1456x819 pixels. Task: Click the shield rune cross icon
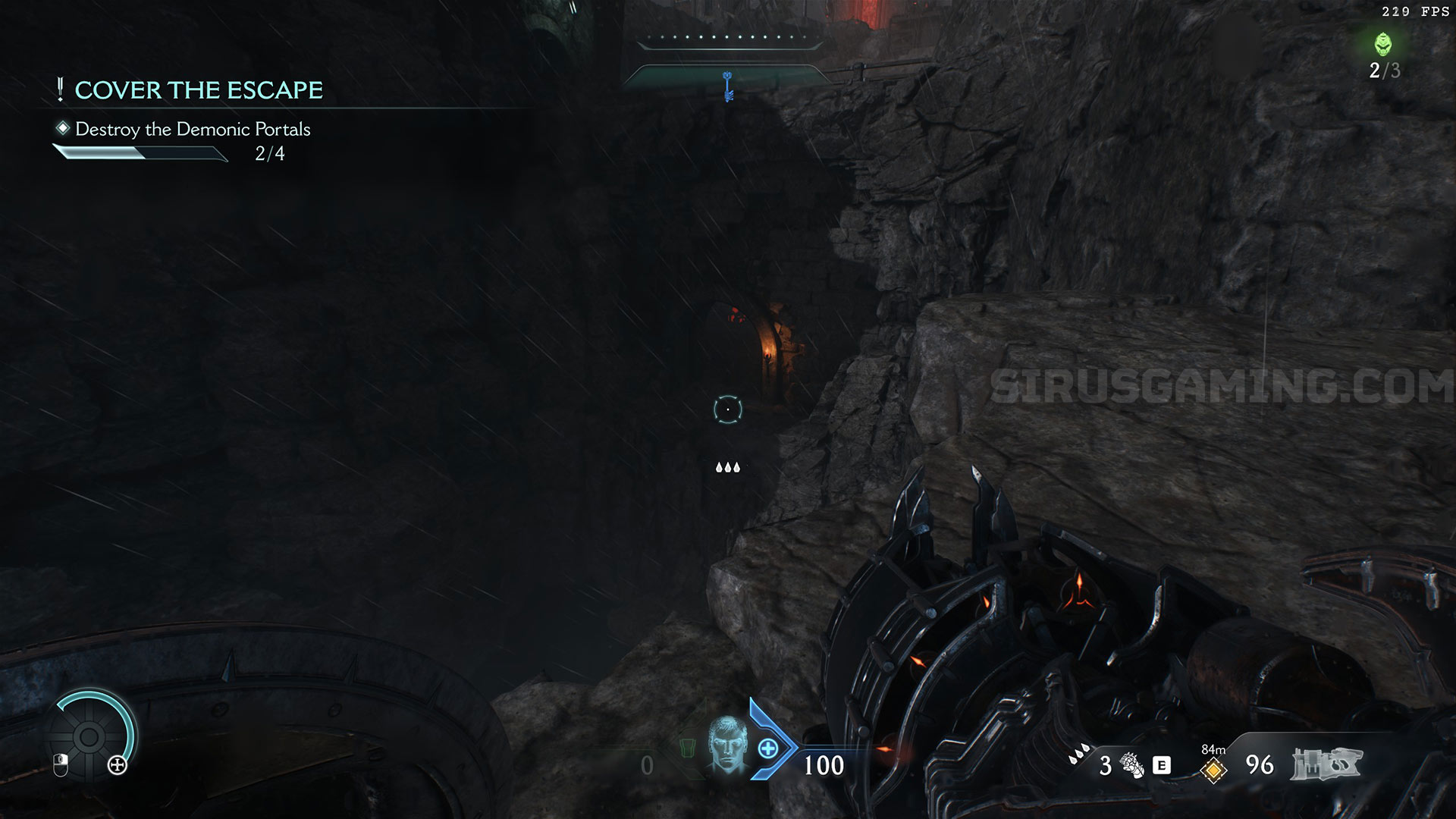click(118, 765)
